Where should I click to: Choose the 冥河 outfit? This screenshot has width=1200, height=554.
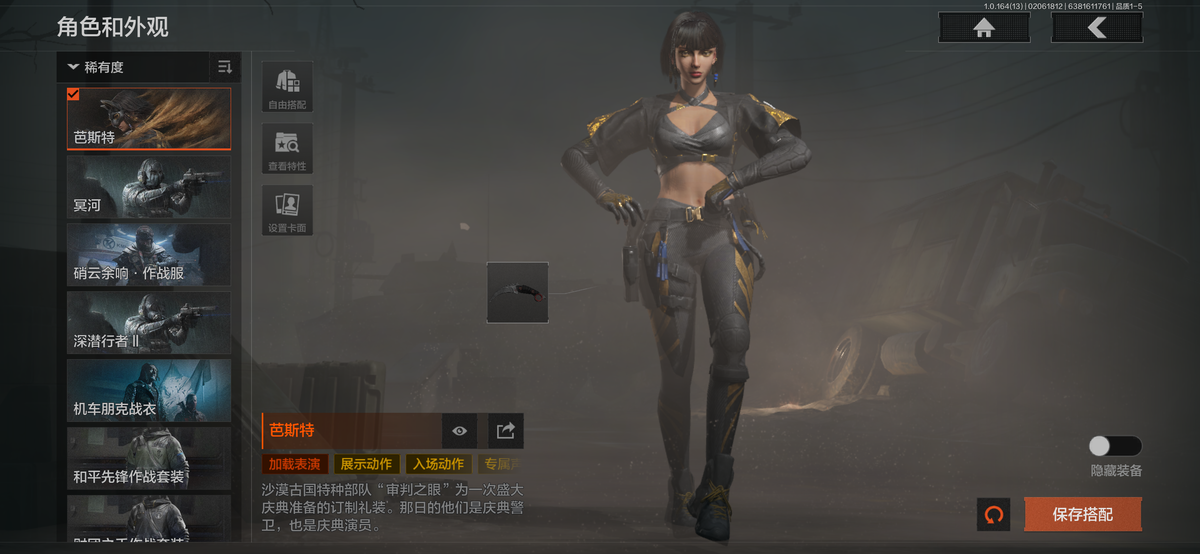point(149,187)
